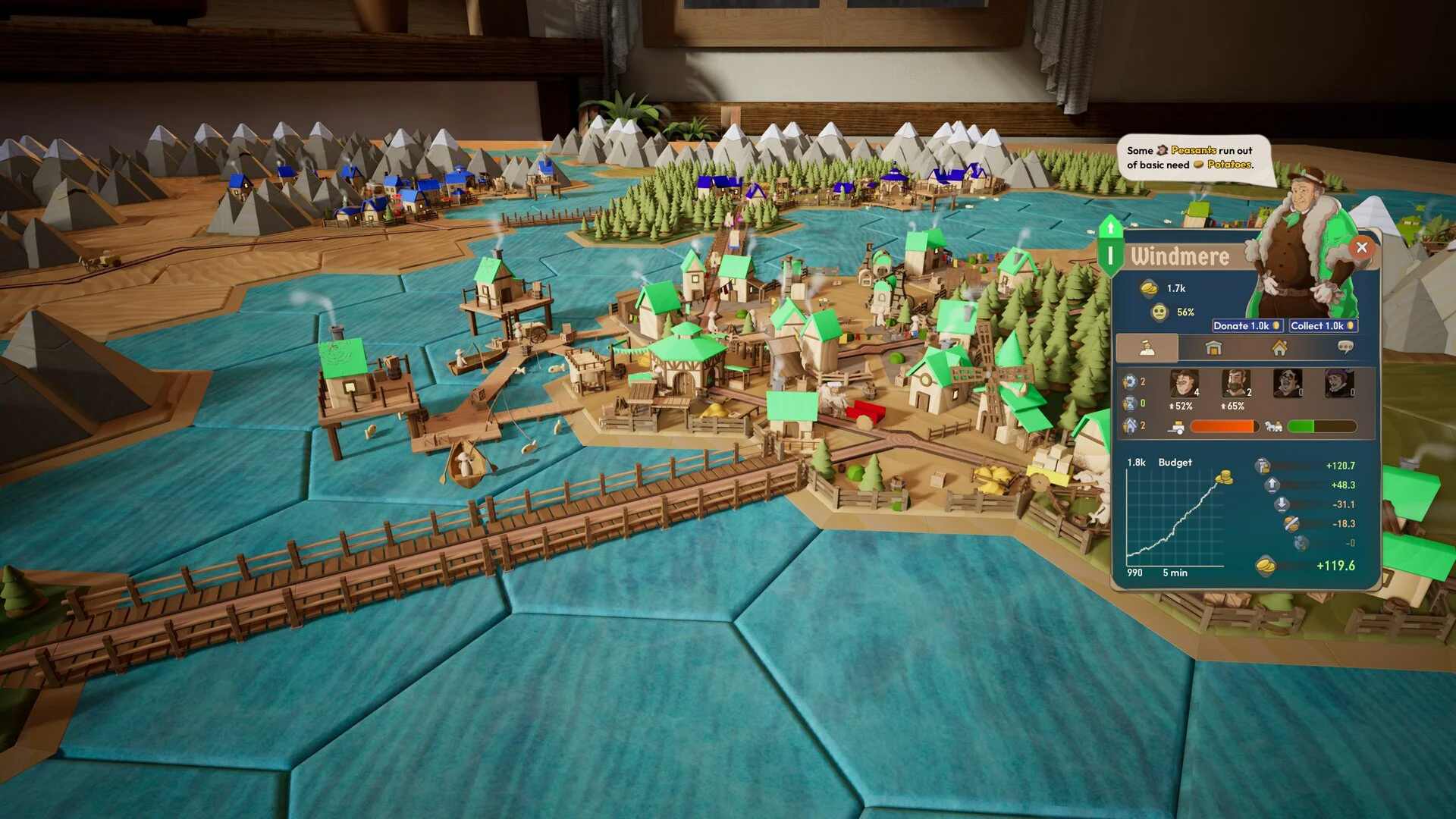Select the bearded worker portrait
The image size is (1456, 819).
1235,384
